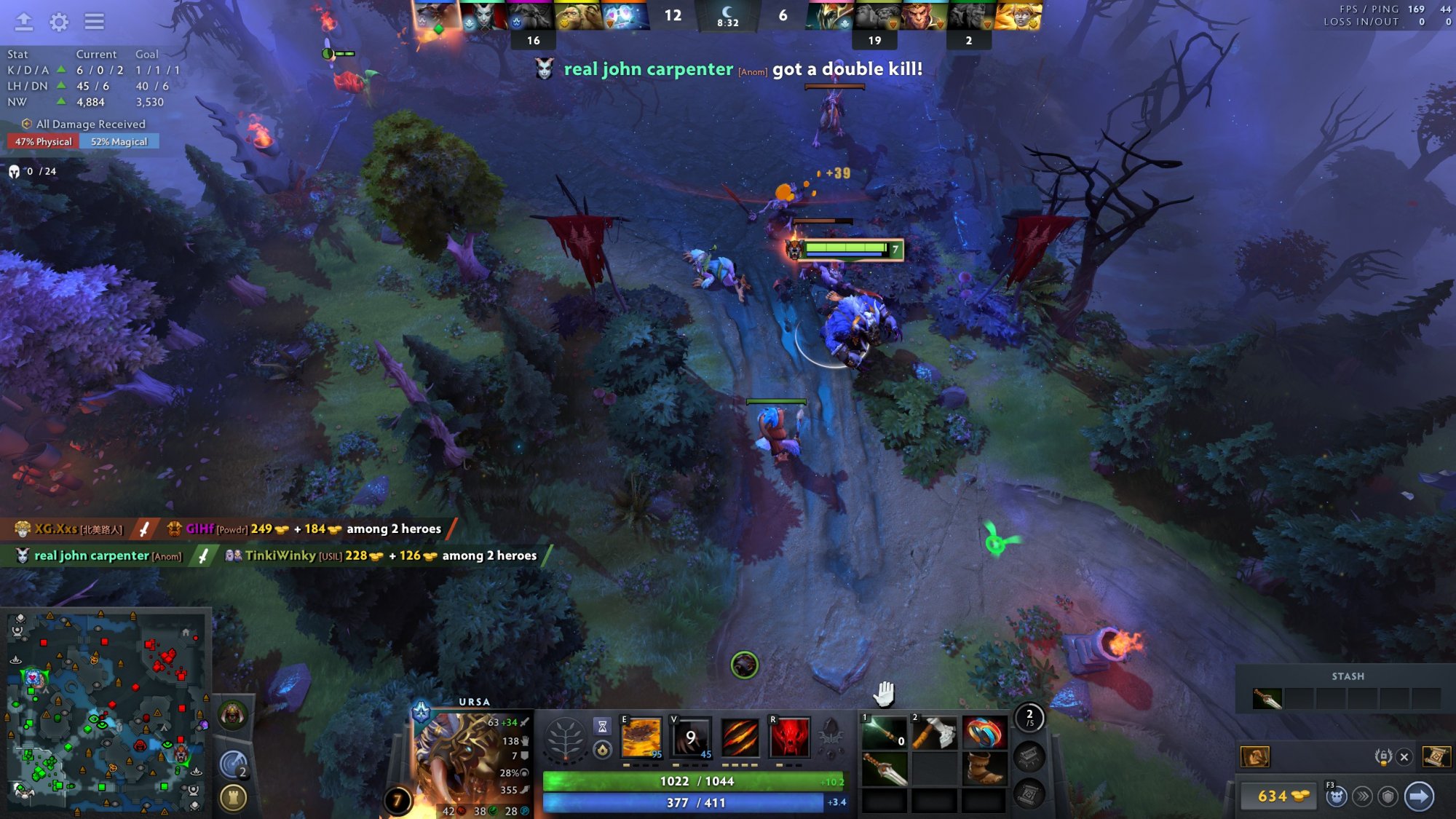Select the Overpower ability on cooldown
The width and height of the screenshot is (1456, 819).
click(690, 737)
